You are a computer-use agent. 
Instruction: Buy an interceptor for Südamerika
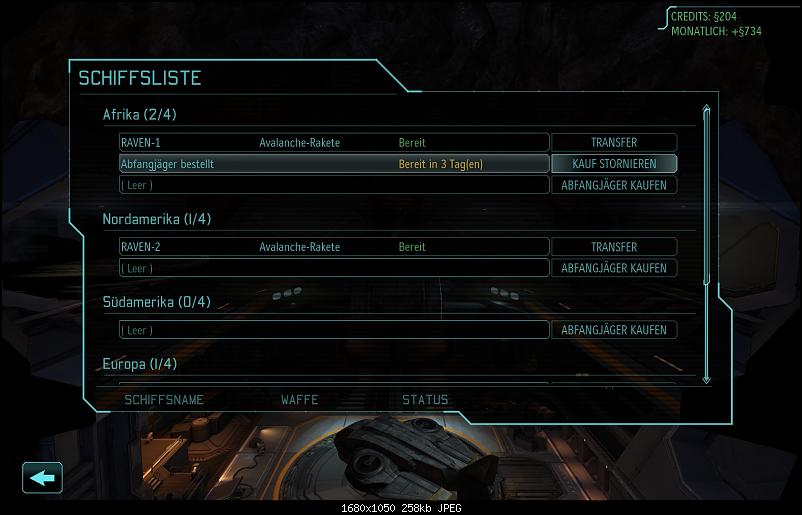click(614, 330)
